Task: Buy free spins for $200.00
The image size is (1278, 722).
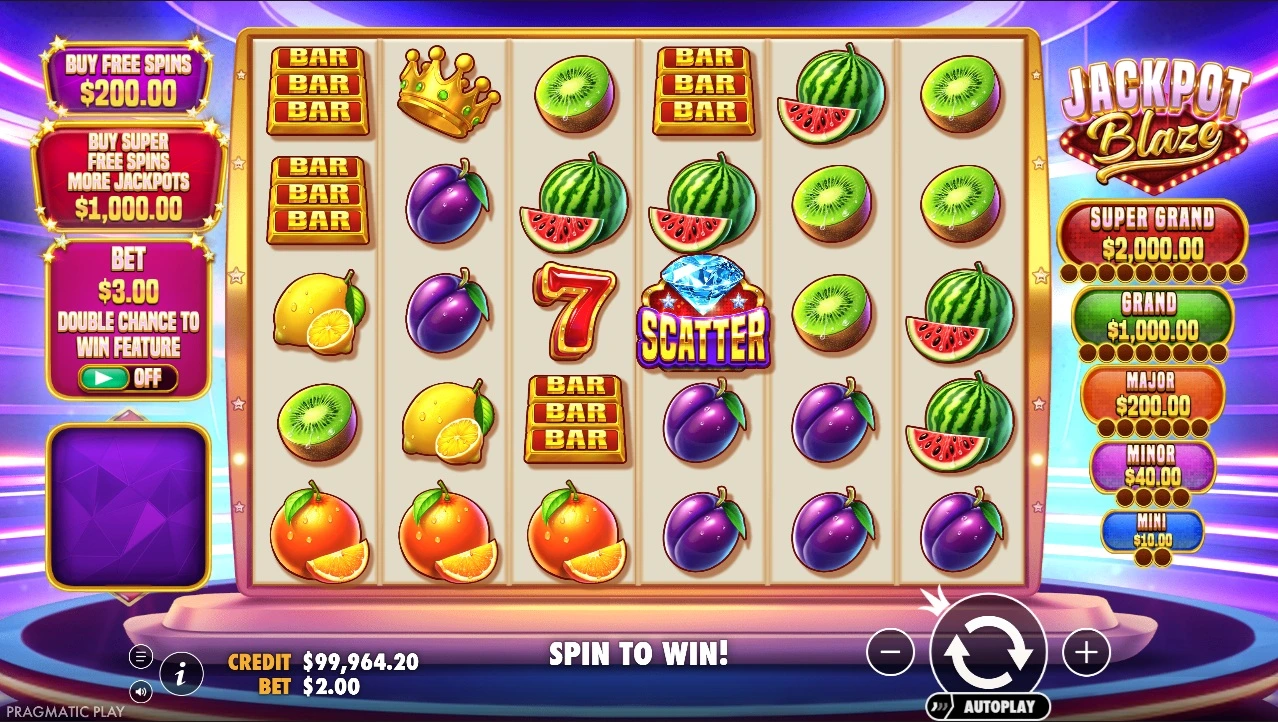Action: [127, 79]
